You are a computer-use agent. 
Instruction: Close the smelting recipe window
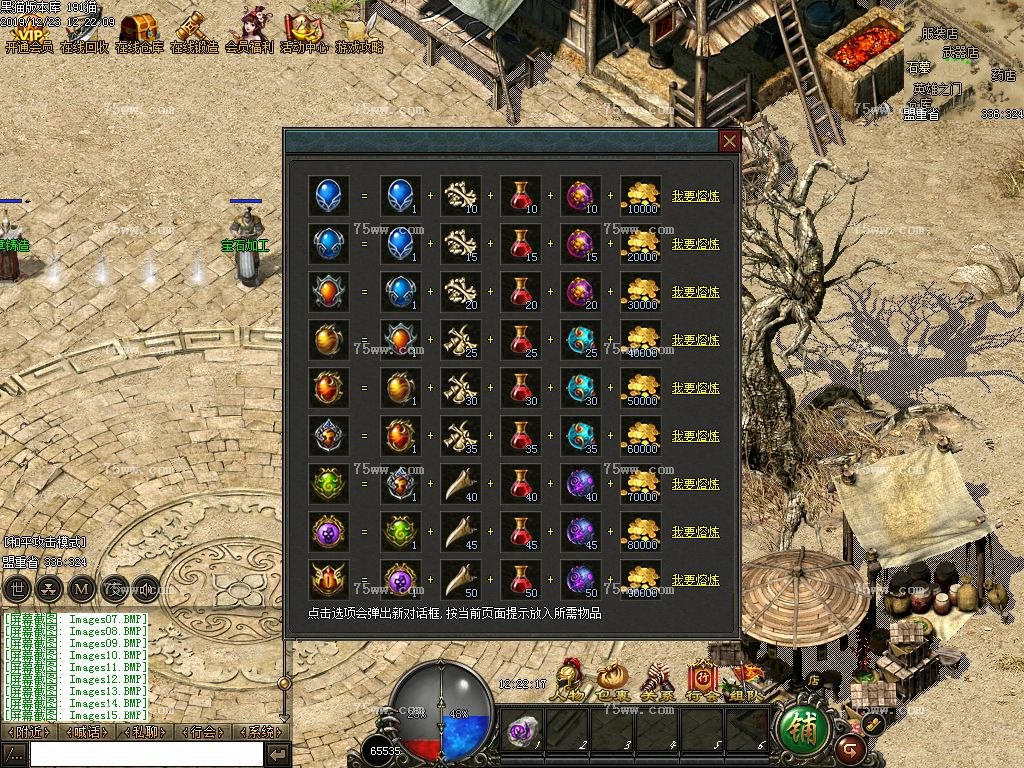730,141
